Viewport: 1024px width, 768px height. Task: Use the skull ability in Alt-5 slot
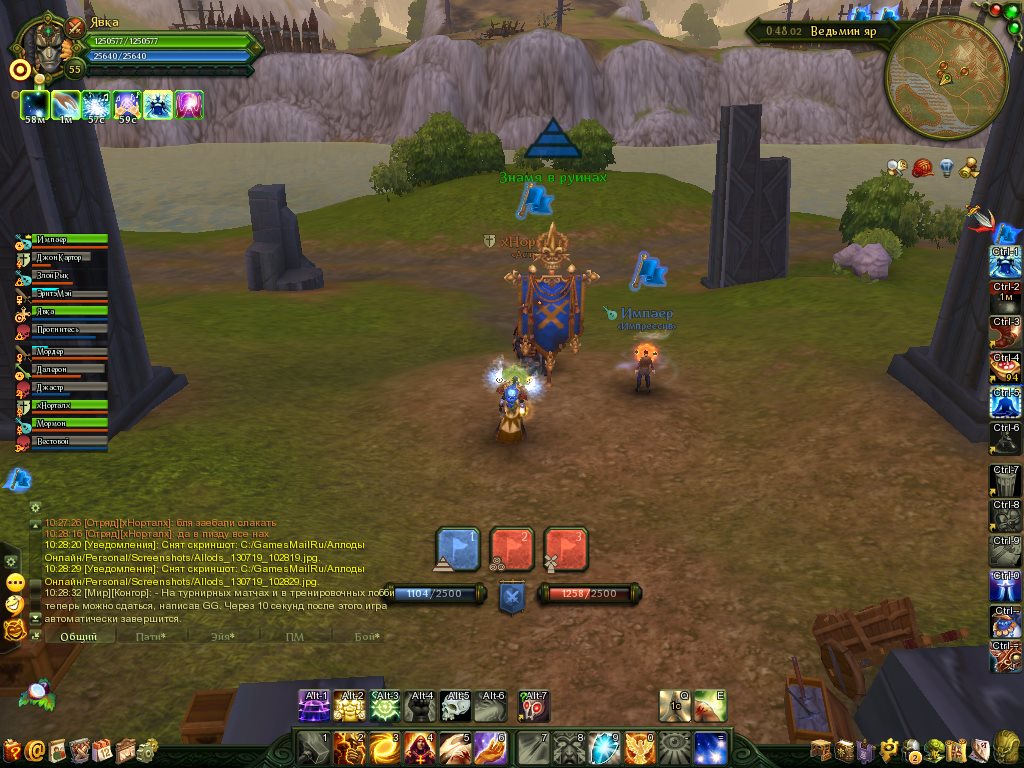coord(456,706)
